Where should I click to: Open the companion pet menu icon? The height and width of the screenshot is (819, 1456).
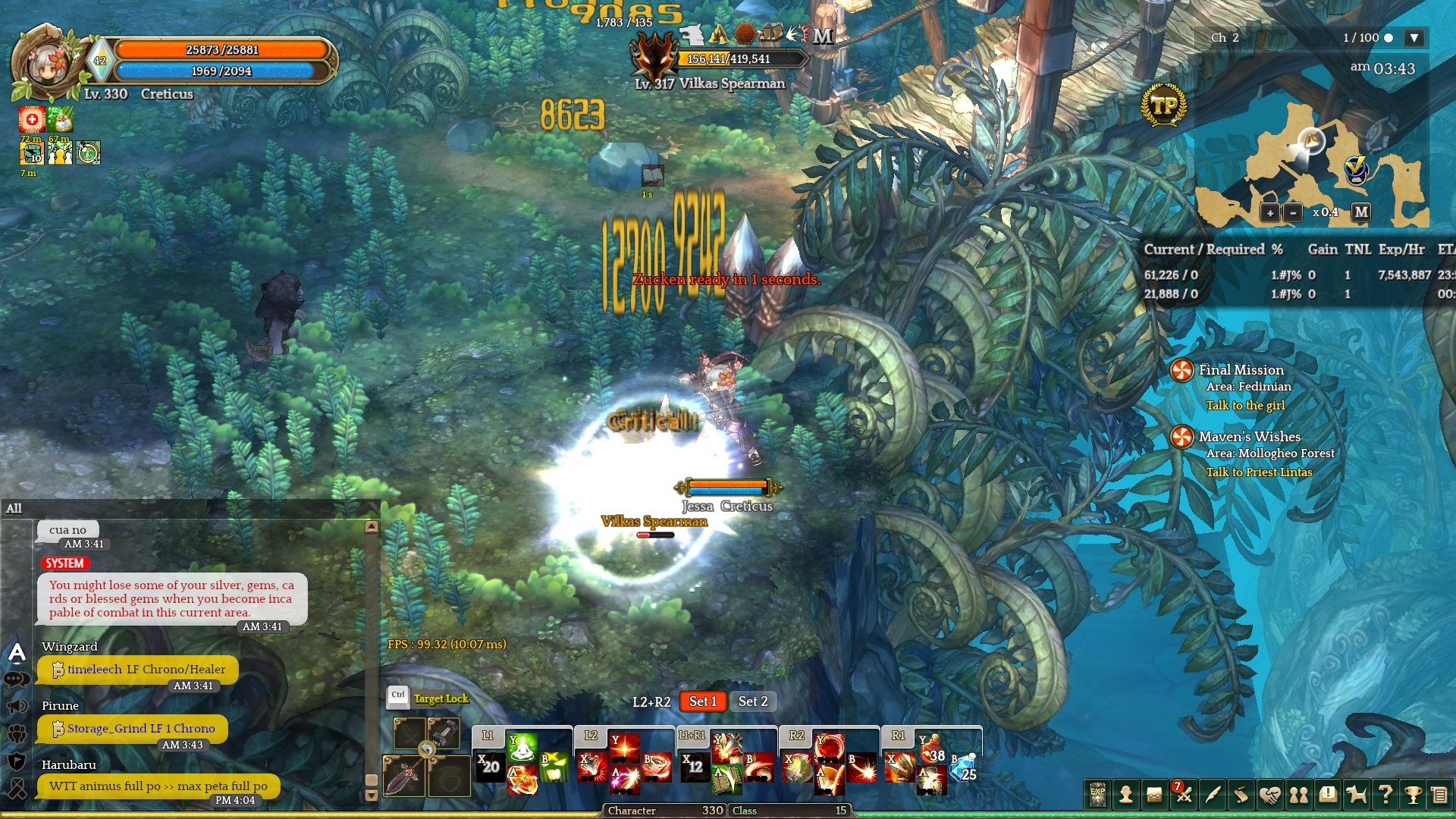pyautogui.click(x=1356, y=795)
